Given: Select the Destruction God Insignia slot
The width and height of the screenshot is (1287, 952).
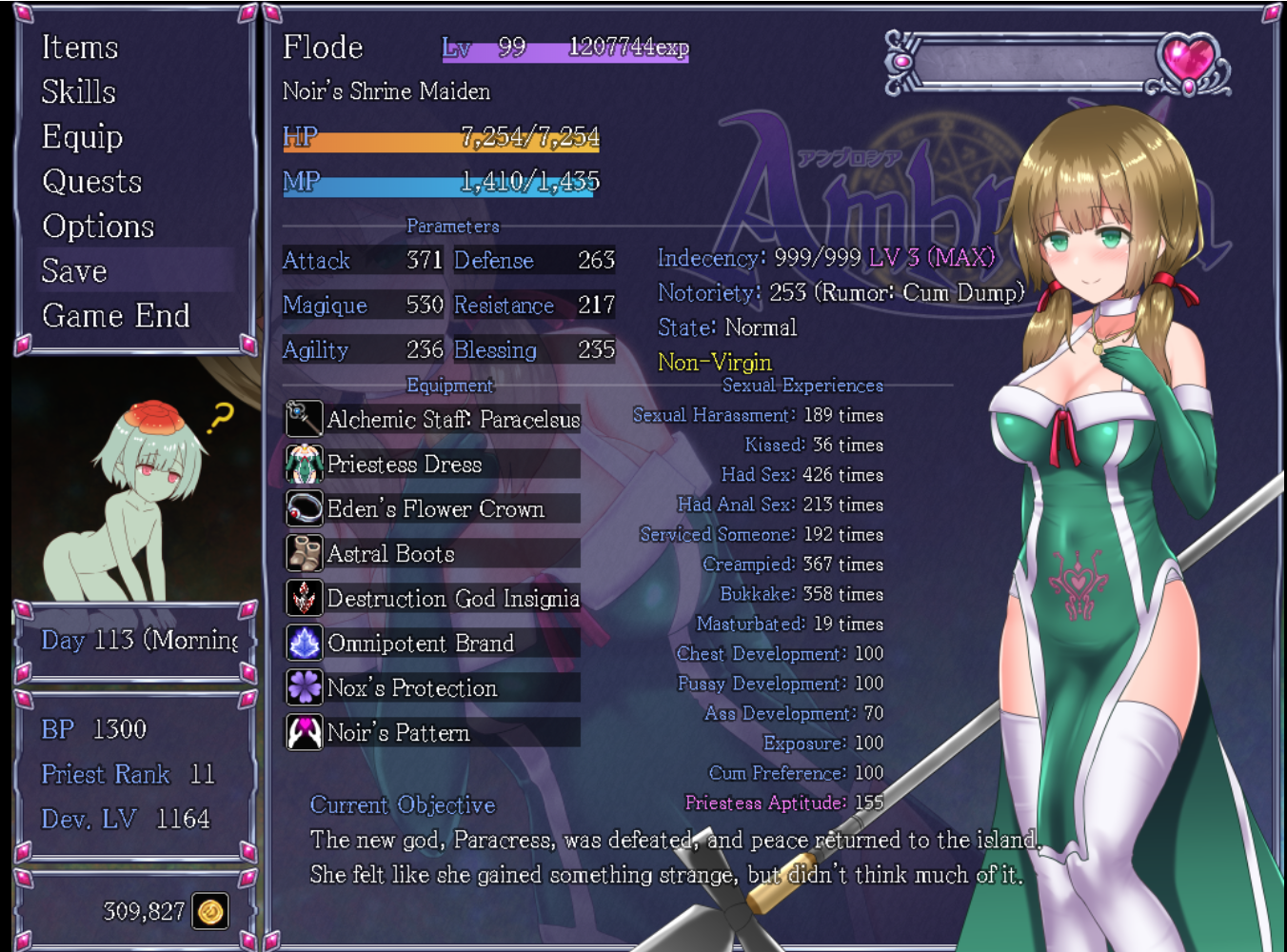Looking at the screenshot, I should pyautogui.click(x=434, y=598).
